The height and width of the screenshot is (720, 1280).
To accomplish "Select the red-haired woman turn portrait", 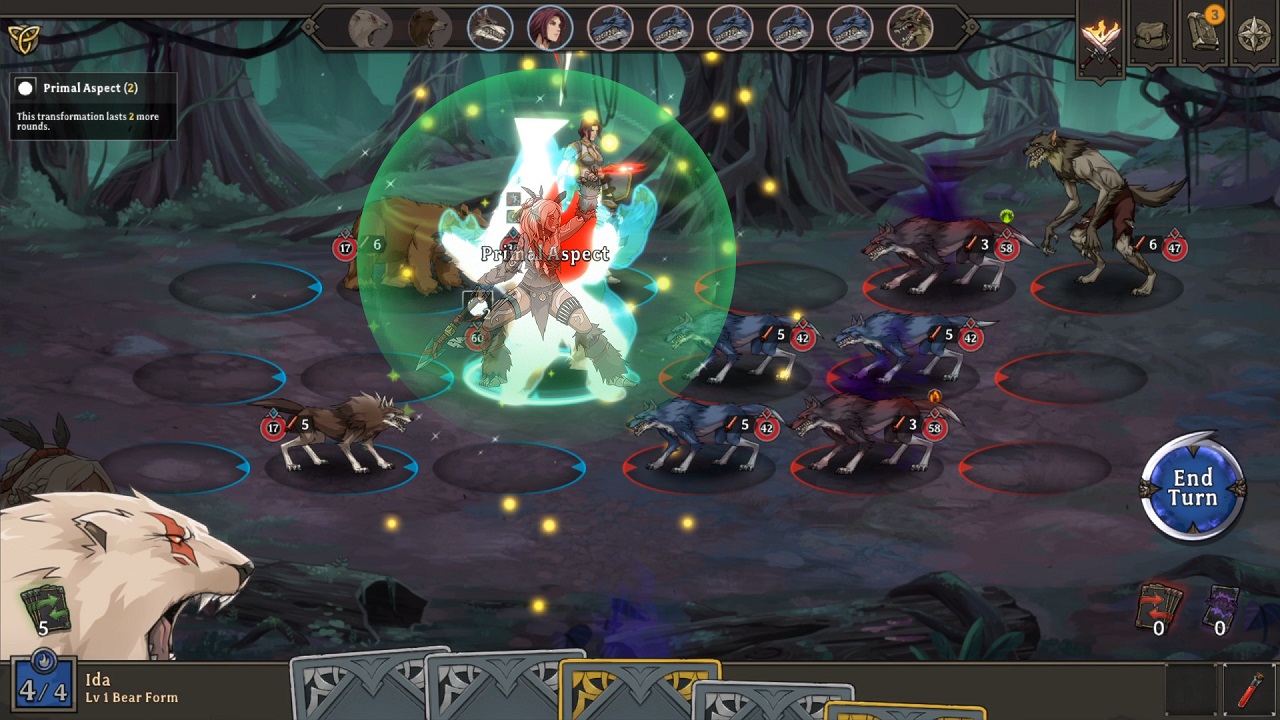I will coord(550,28).
